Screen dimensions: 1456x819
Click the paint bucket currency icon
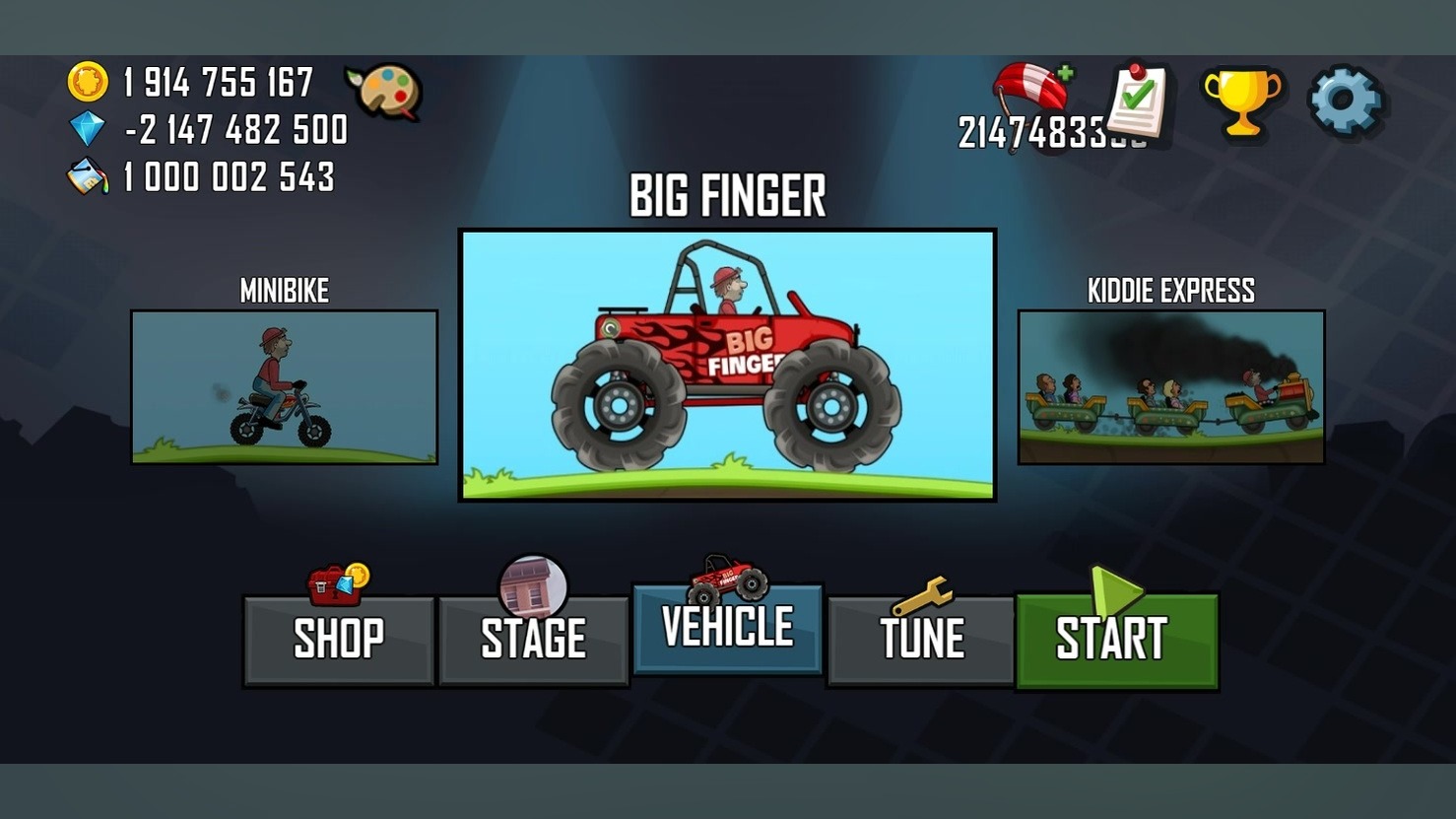coord(87,177)
